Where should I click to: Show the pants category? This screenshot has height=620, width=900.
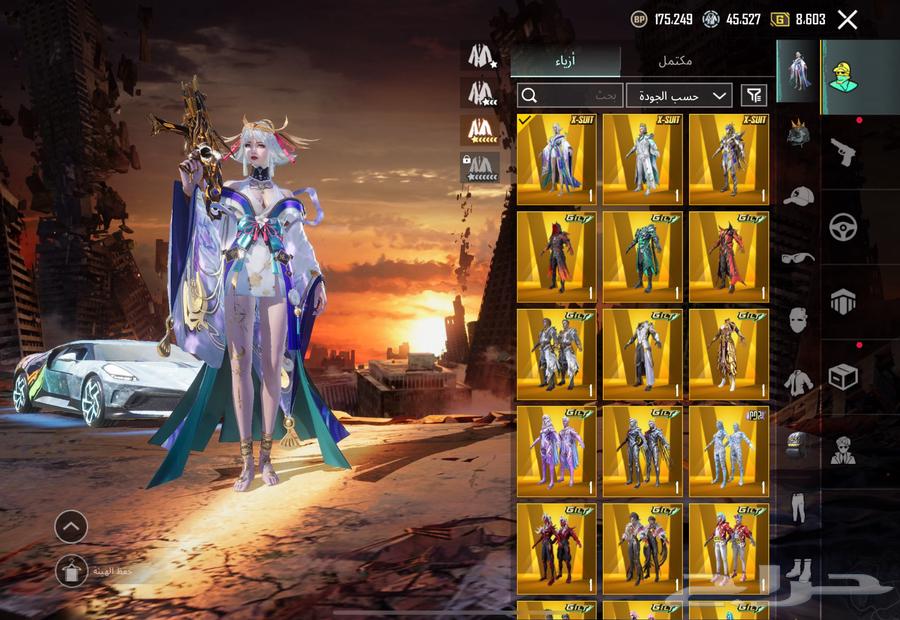(797, 507)
